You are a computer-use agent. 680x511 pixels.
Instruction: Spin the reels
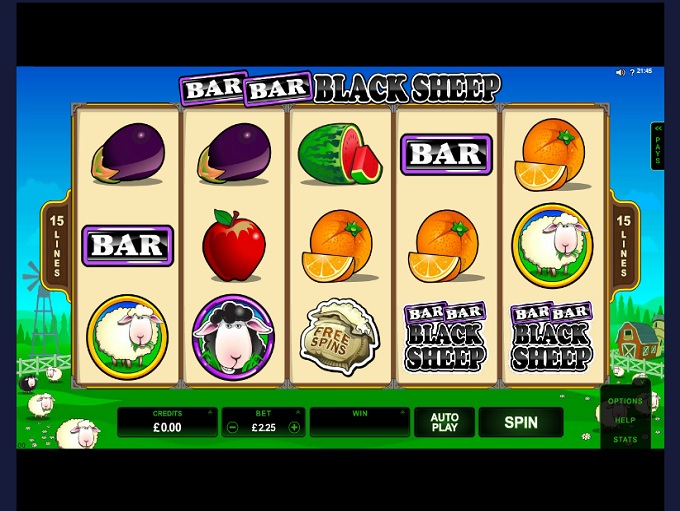pyautogui.click(x=520, y=422)
